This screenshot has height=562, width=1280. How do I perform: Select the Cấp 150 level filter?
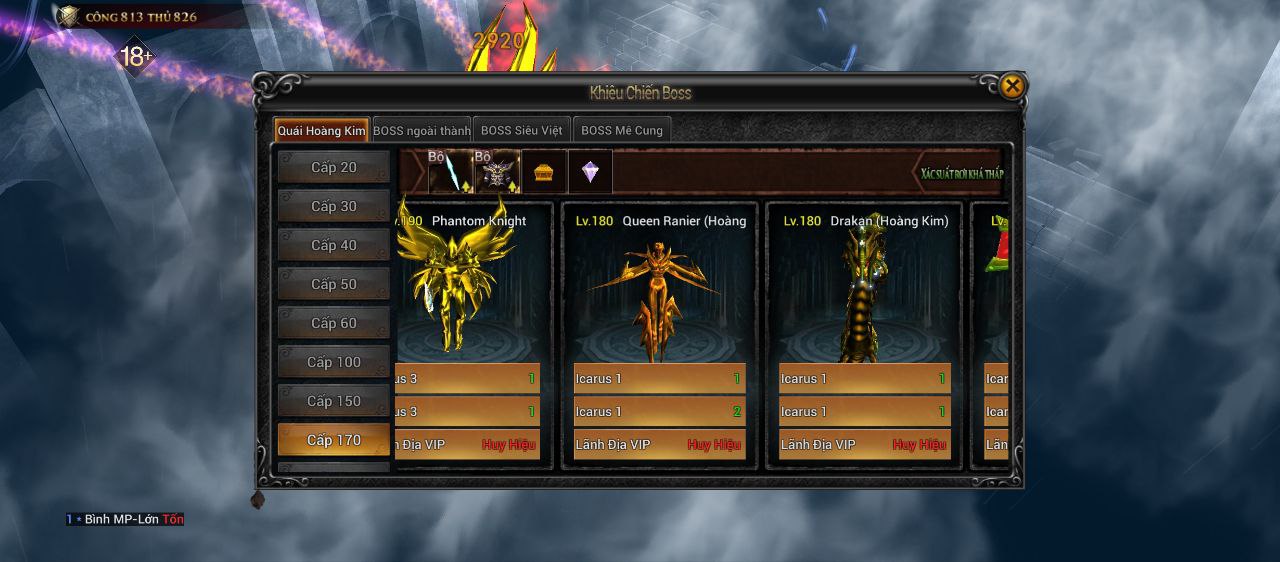(333, 402)
